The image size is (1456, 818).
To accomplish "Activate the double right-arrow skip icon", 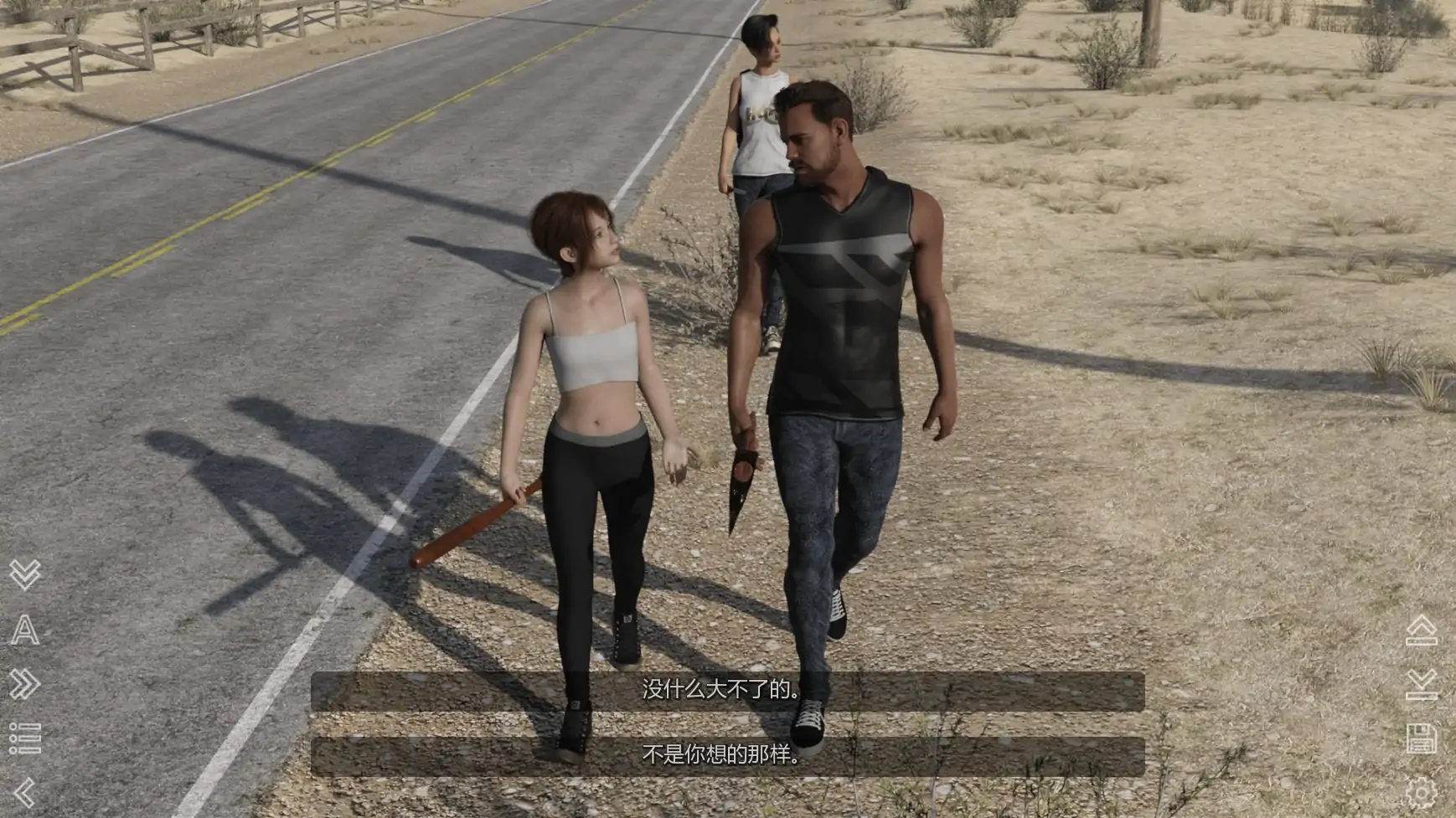I will 25,685.
